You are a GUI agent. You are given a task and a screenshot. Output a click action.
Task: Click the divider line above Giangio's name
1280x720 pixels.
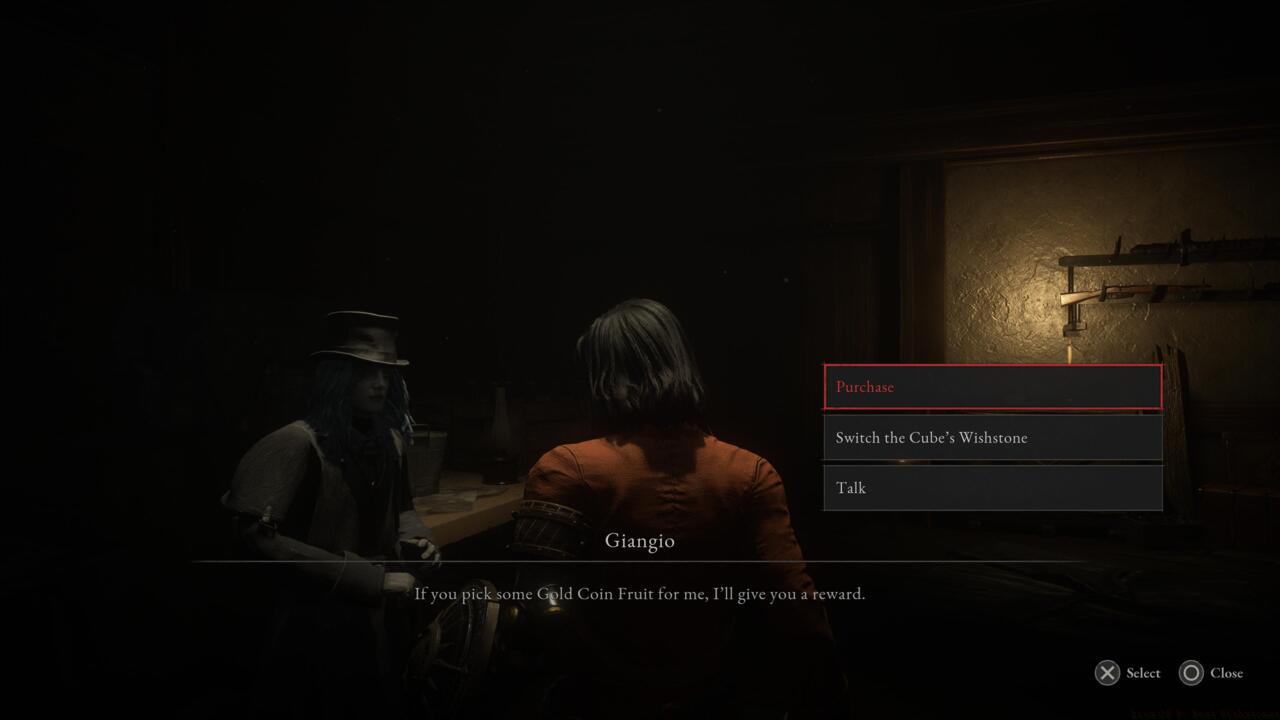[640, 563]
